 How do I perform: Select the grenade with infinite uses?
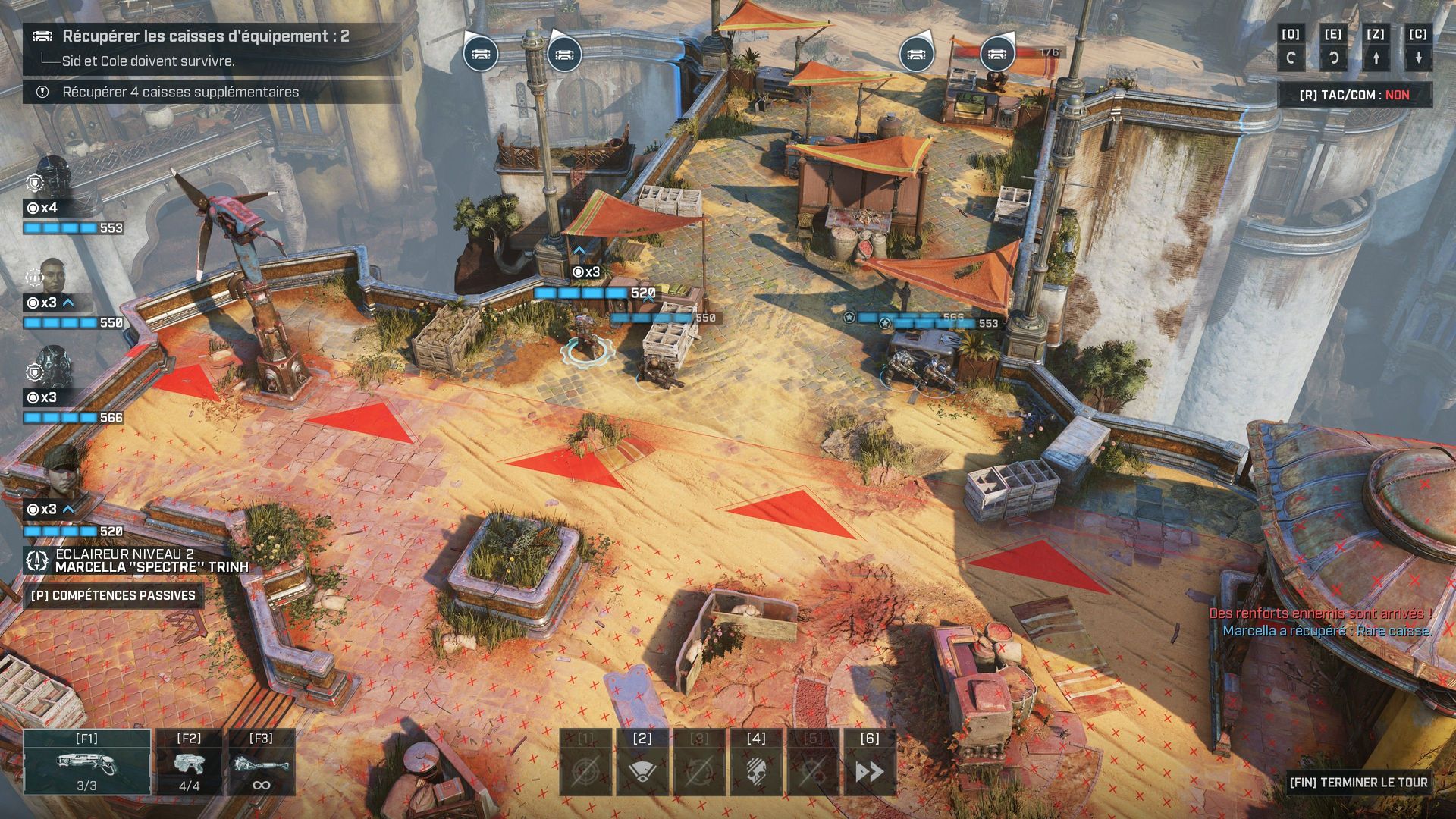(x=261, y=762)
